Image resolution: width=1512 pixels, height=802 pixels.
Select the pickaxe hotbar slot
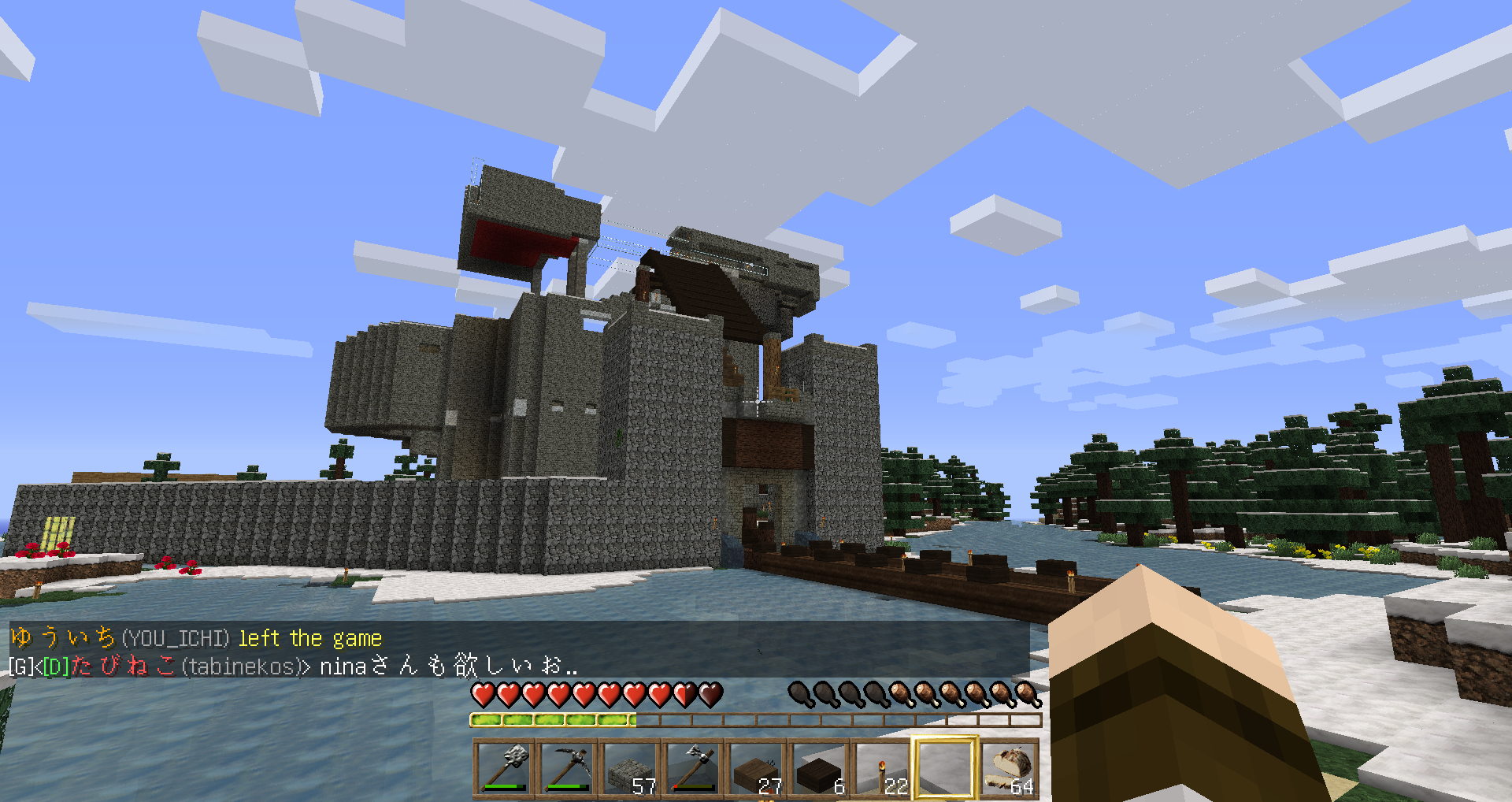[568, 768]
